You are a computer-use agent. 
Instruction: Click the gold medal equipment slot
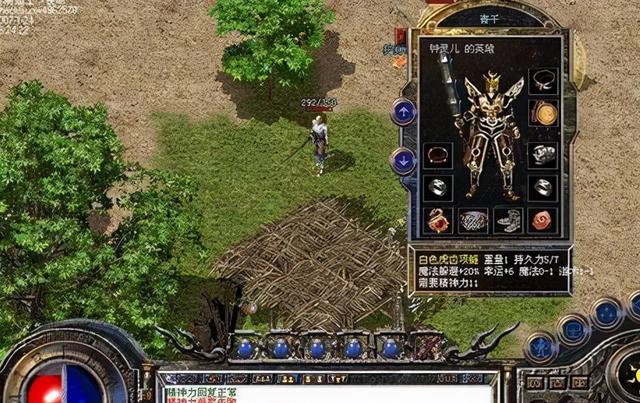(543, 113)
